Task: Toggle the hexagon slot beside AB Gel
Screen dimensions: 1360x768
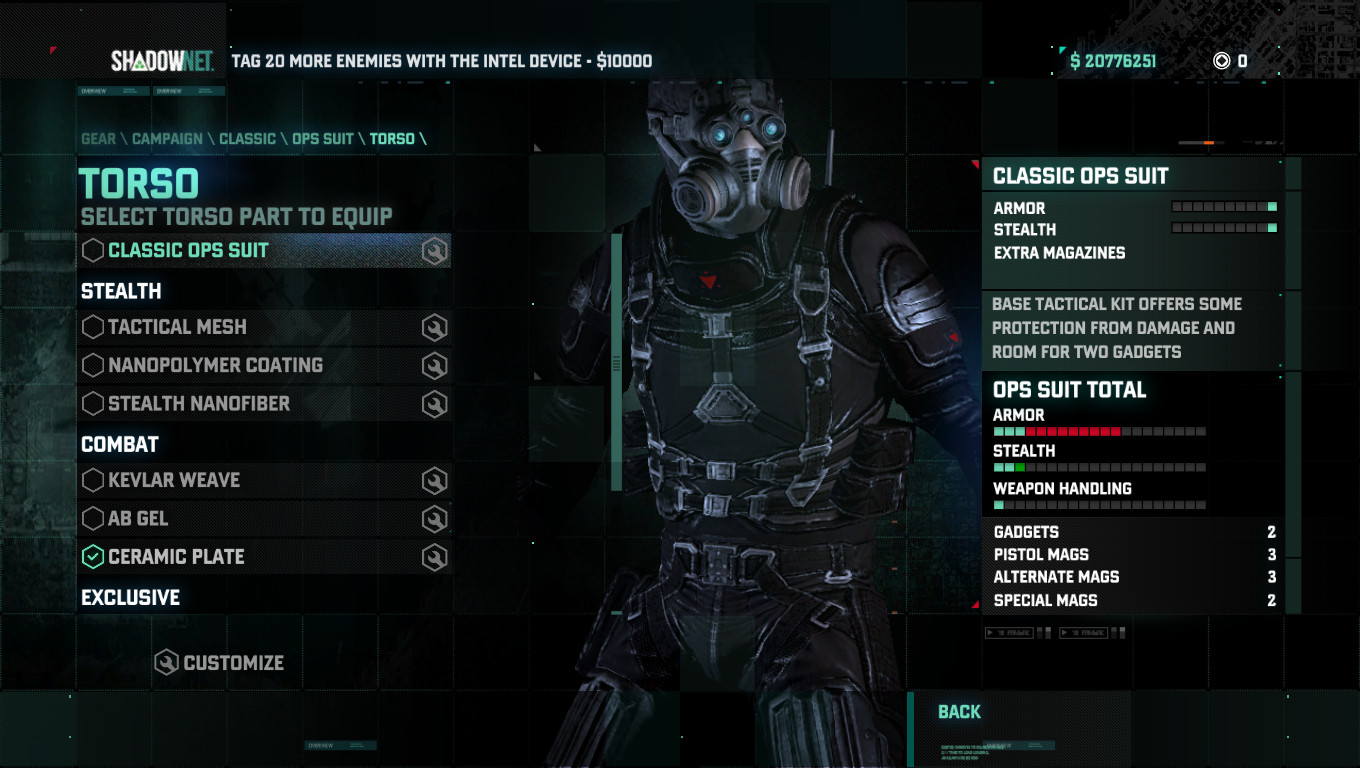Action: (95, 518)
